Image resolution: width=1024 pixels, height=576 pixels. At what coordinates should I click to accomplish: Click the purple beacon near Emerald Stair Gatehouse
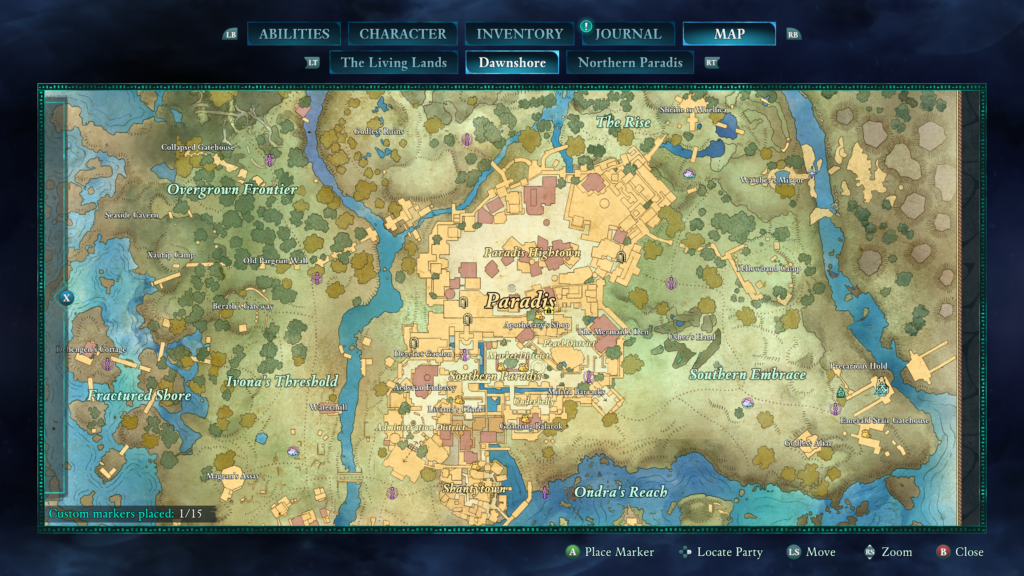tap(836, 408)
